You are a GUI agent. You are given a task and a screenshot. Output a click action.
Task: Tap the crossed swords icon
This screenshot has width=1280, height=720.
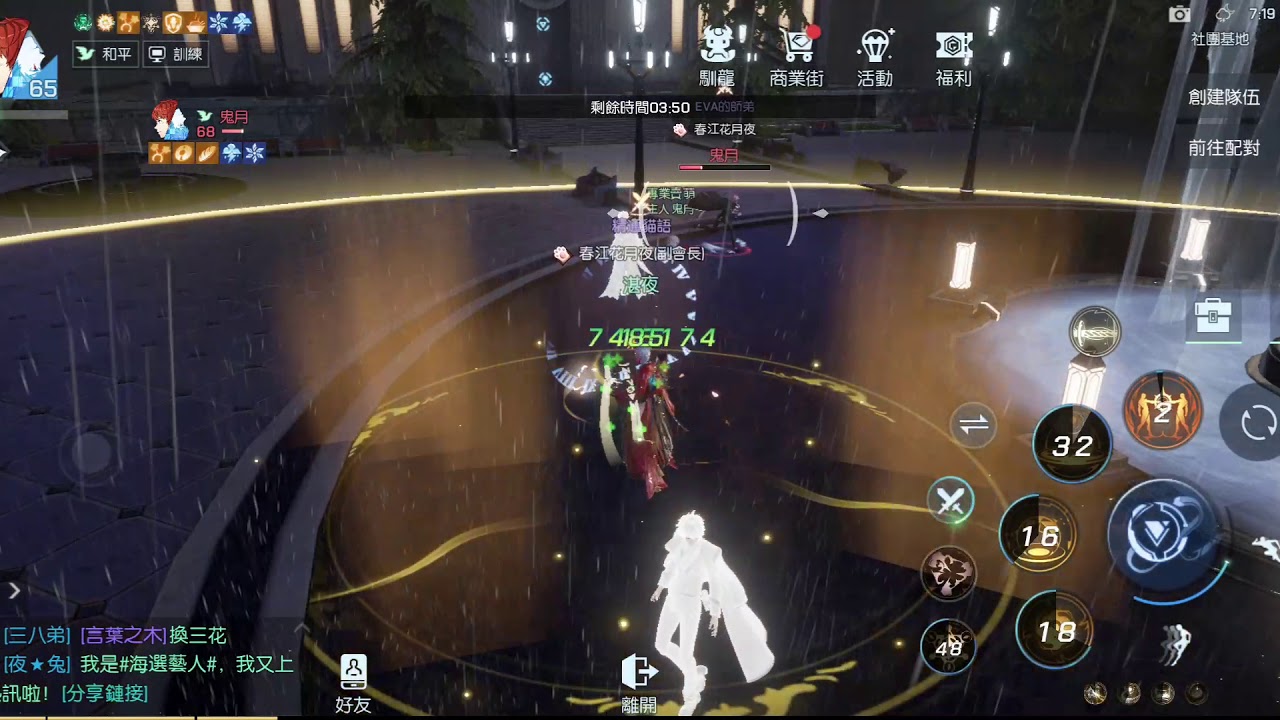click(x=950, y=501)
